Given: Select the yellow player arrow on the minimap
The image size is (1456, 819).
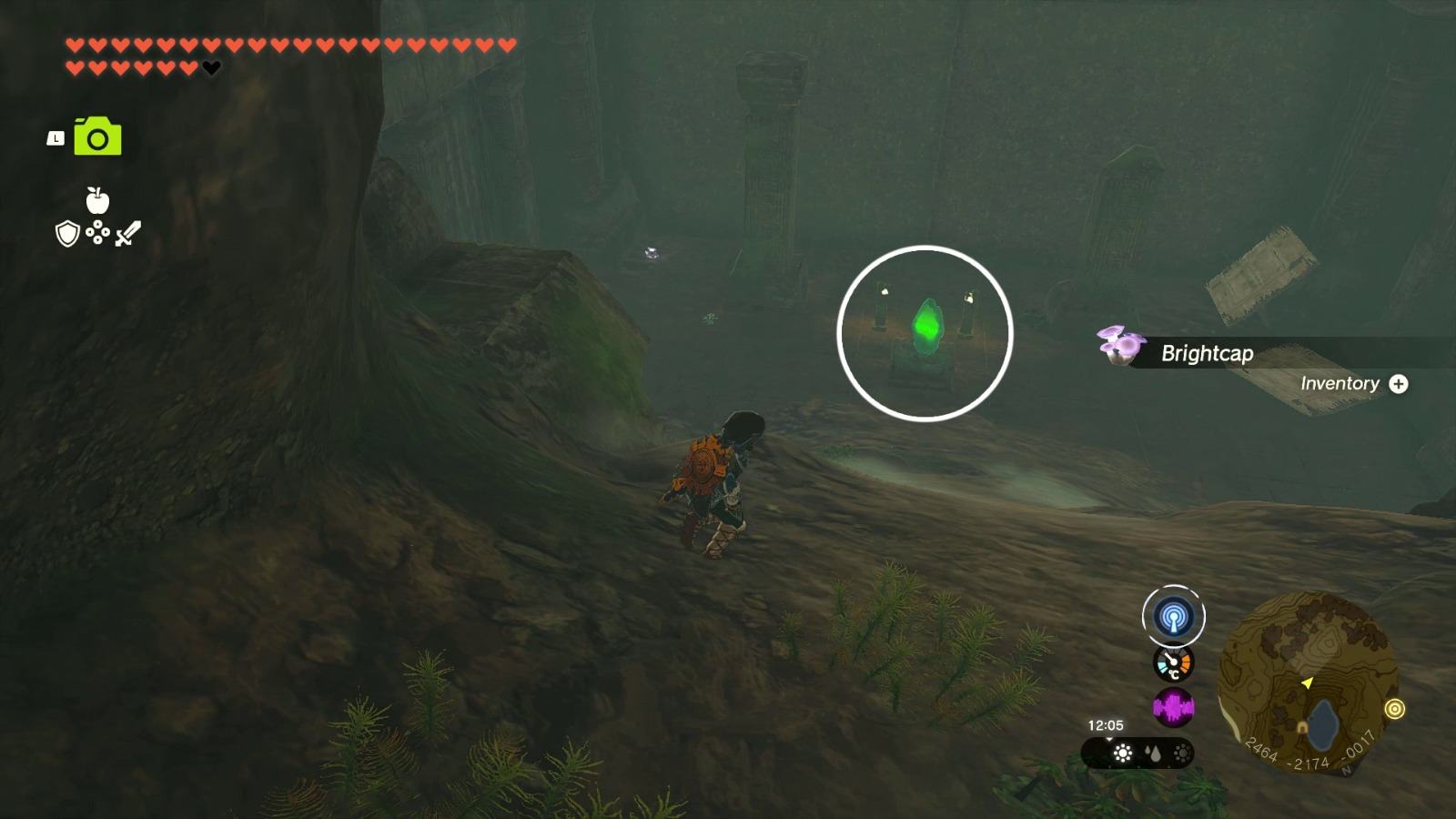Looking at the screenshot, I should coord(1309,682).
